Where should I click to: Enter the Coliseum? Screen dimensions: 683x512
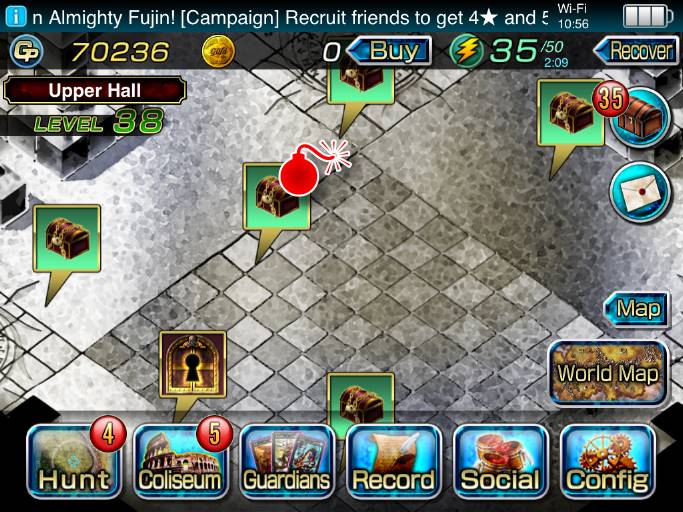pos(179,462)
